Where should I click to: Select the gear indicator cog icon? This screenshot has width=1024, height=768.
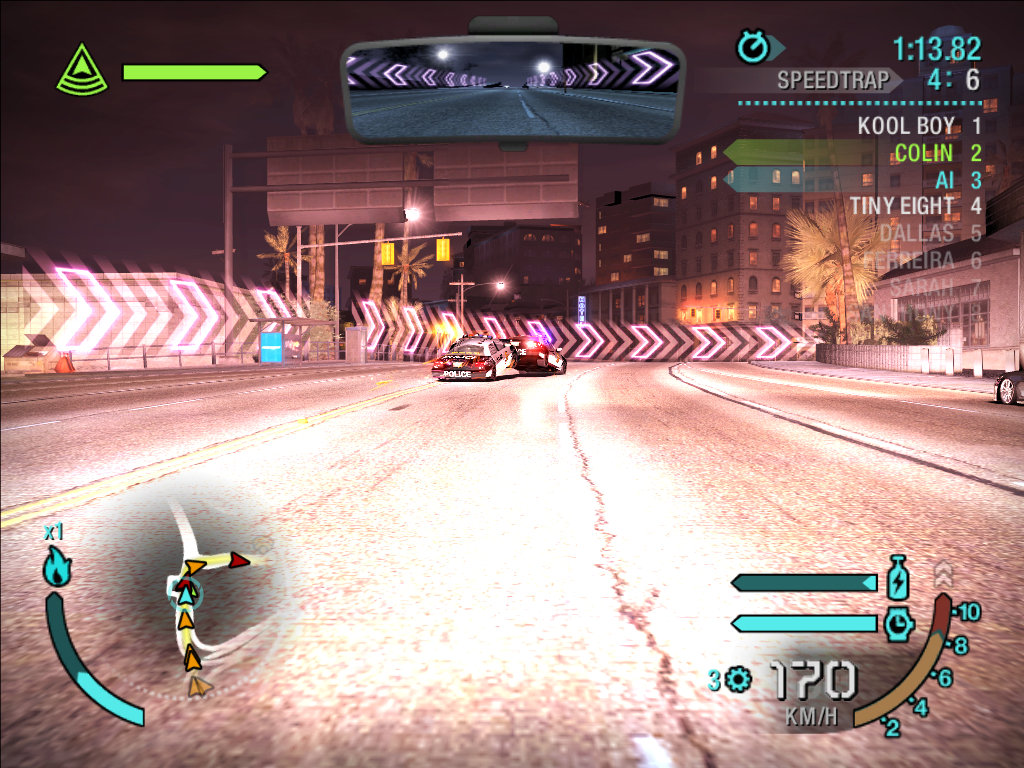(739, 681)
